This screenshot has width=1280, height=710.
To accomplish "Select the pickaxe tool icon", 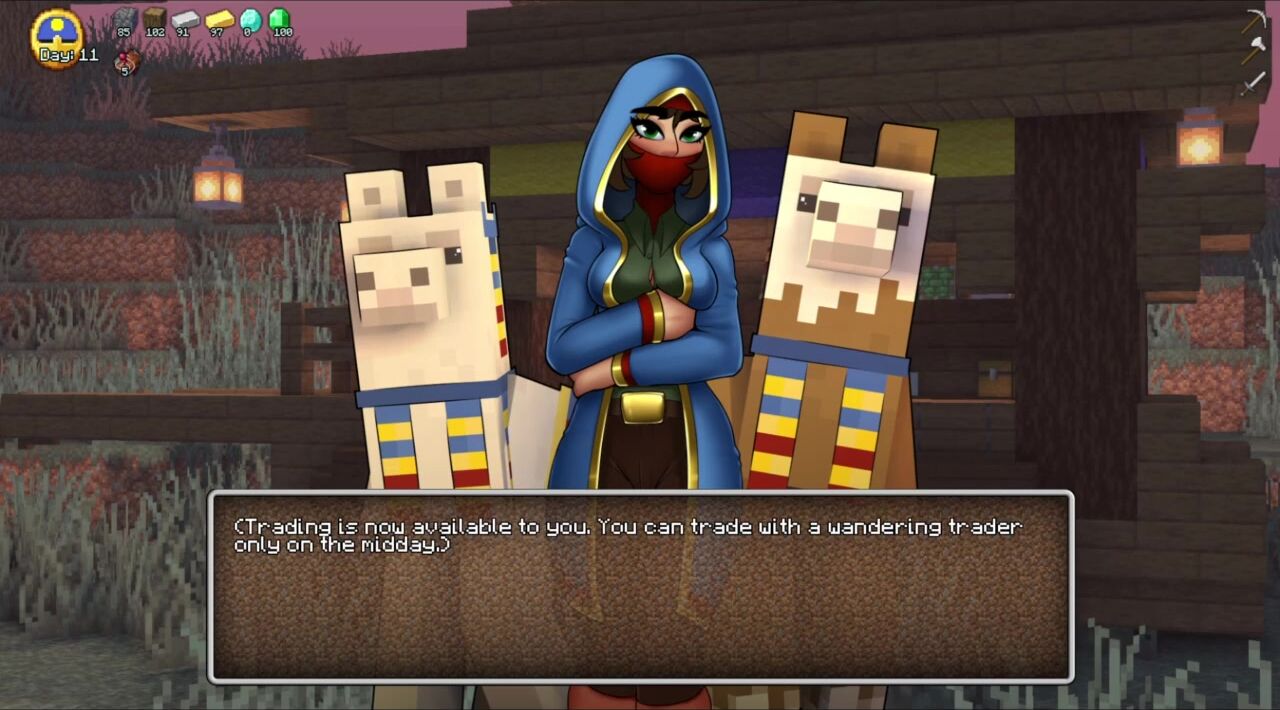I will point(1255,21).
